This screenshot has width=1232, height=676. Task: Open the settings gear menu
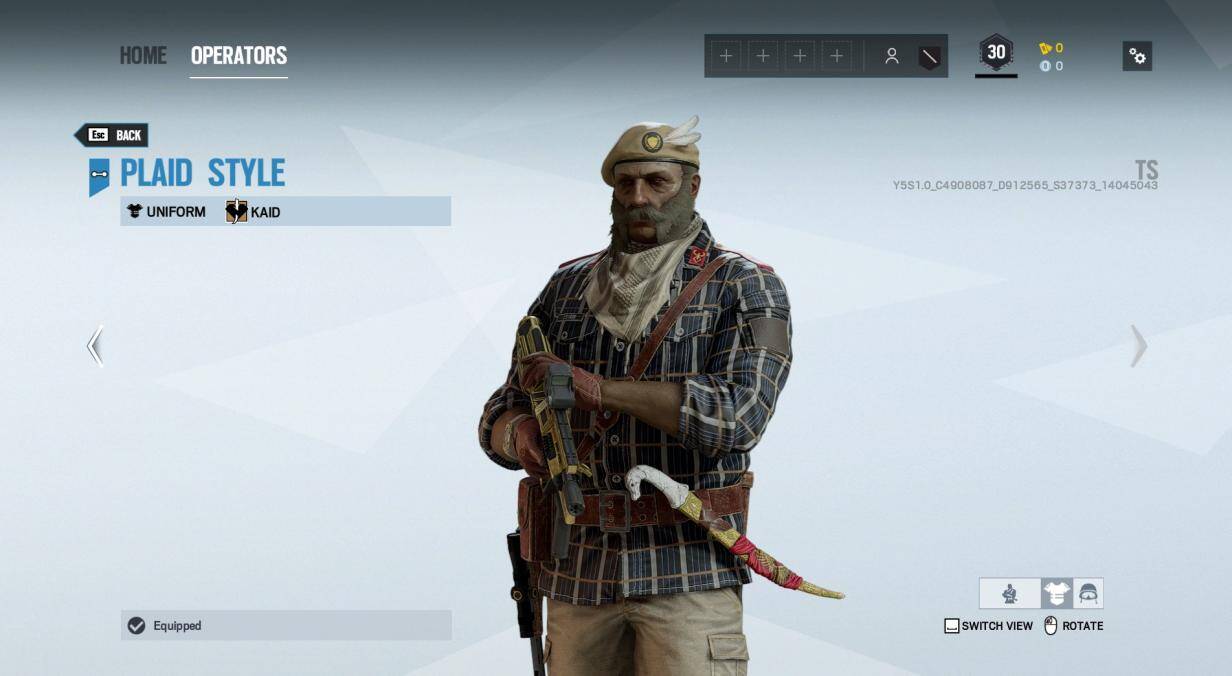coord(1137,56)
